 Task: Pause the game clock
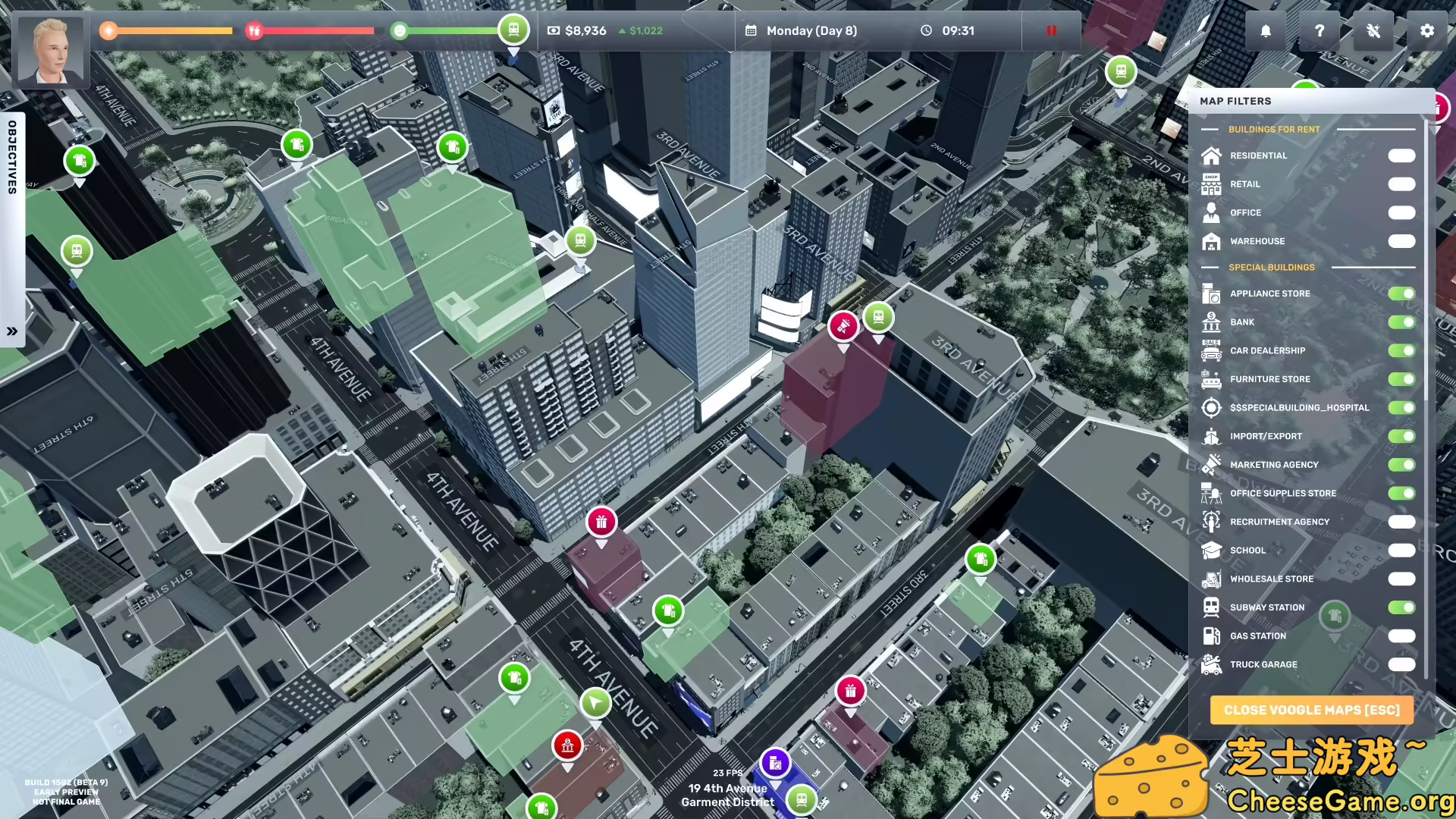pyautogui.click(x=1051, y=31)
